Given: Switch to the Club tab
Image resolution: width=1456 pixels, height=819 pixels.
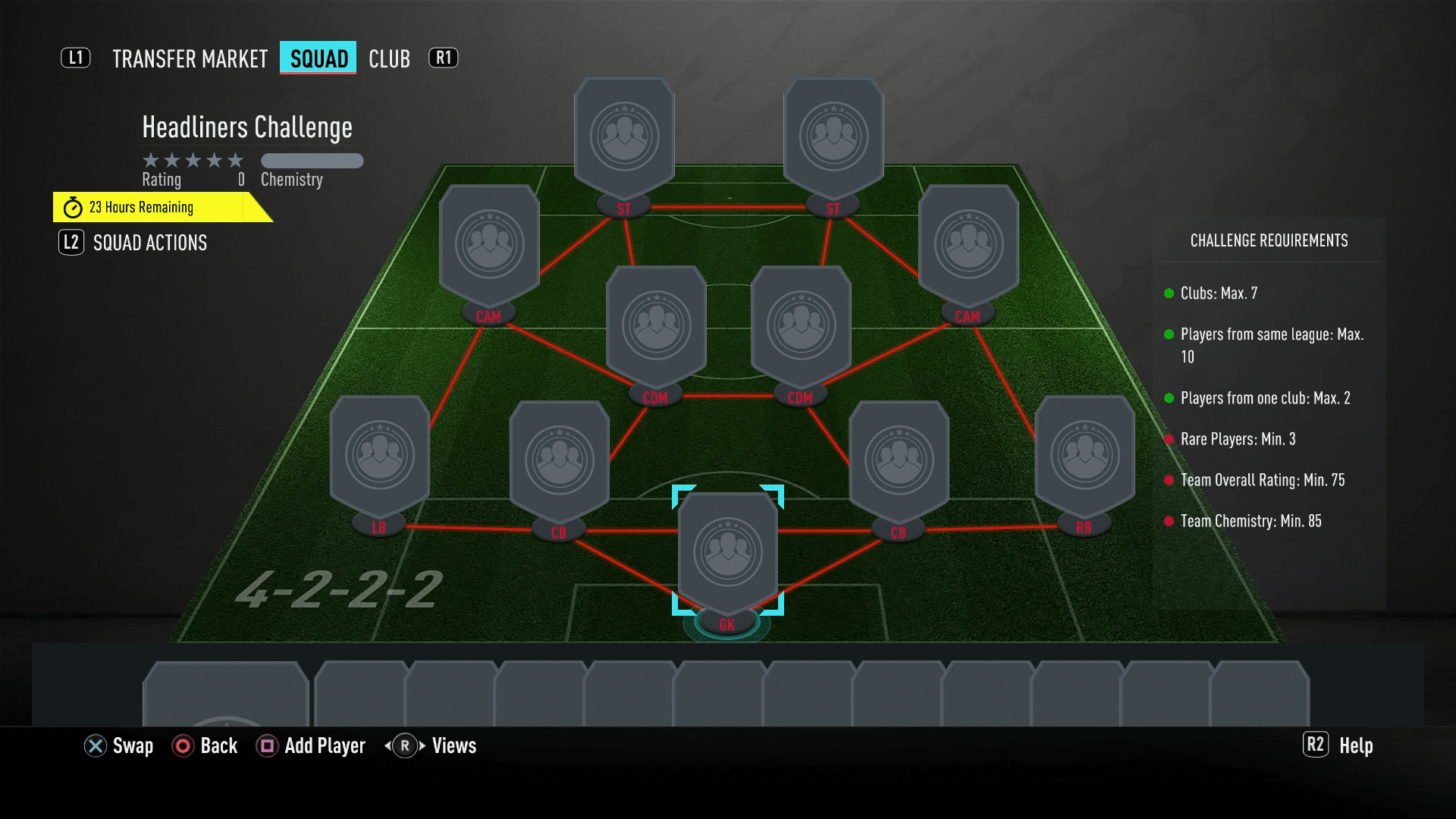Looking at the screenshot, I should pos(389,58).
